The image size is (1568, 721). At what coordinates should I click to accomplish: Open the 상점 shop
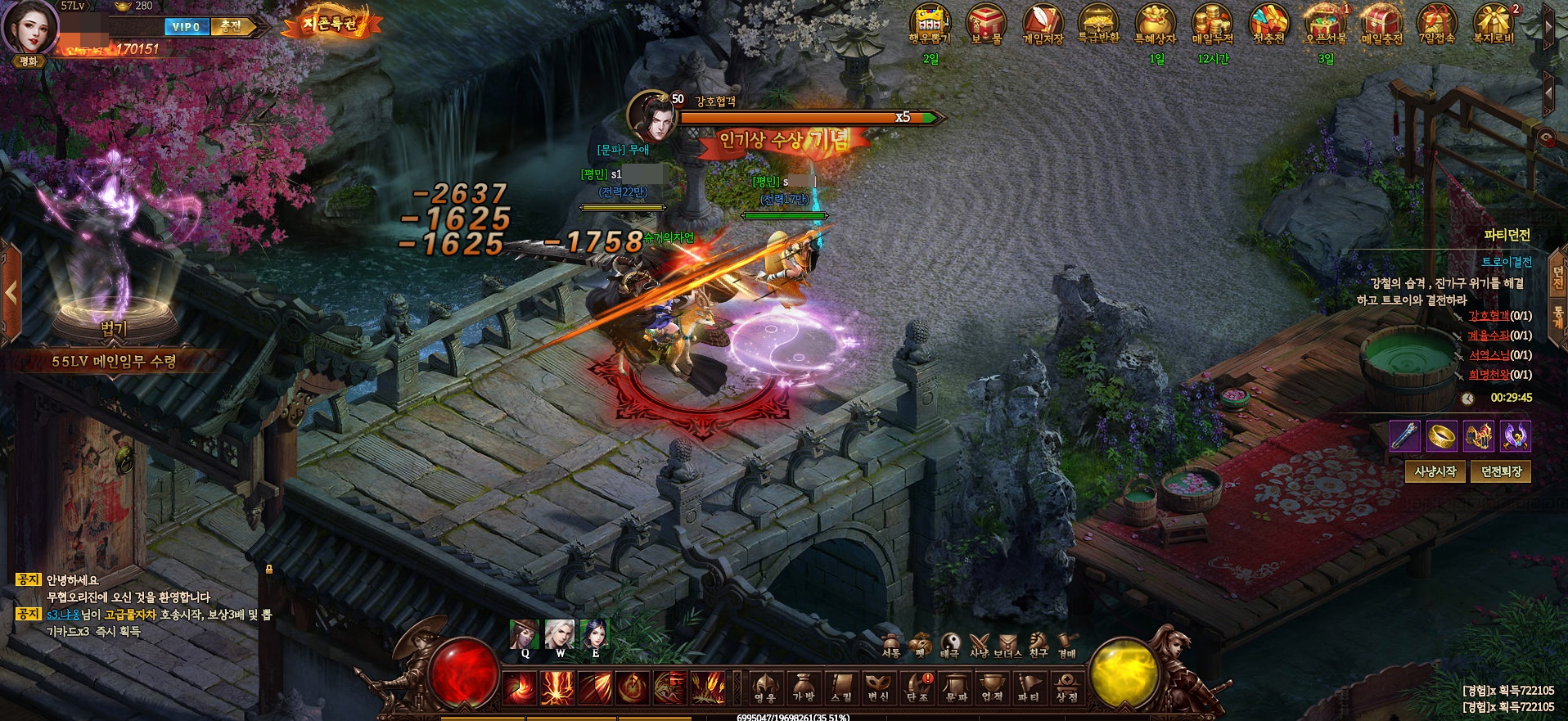1066,687
